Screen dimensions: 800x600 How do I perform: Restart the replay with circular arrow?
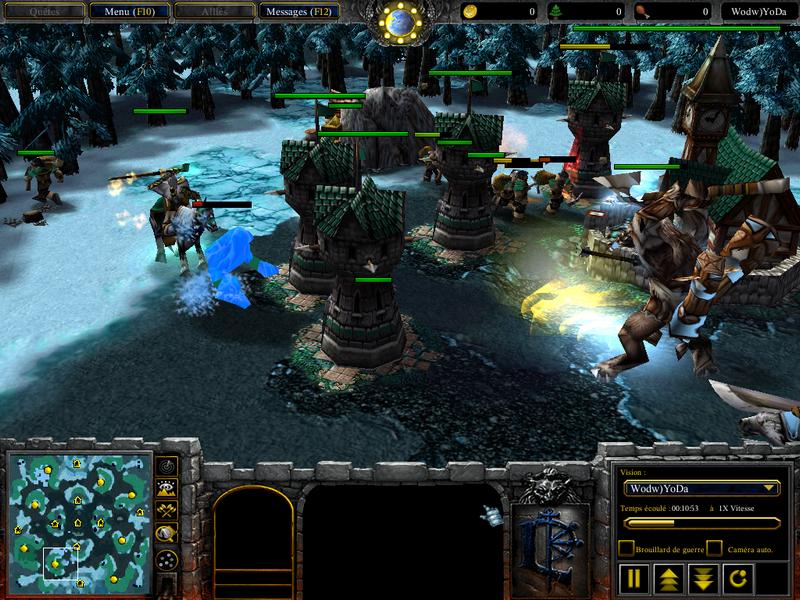point(736,578)
